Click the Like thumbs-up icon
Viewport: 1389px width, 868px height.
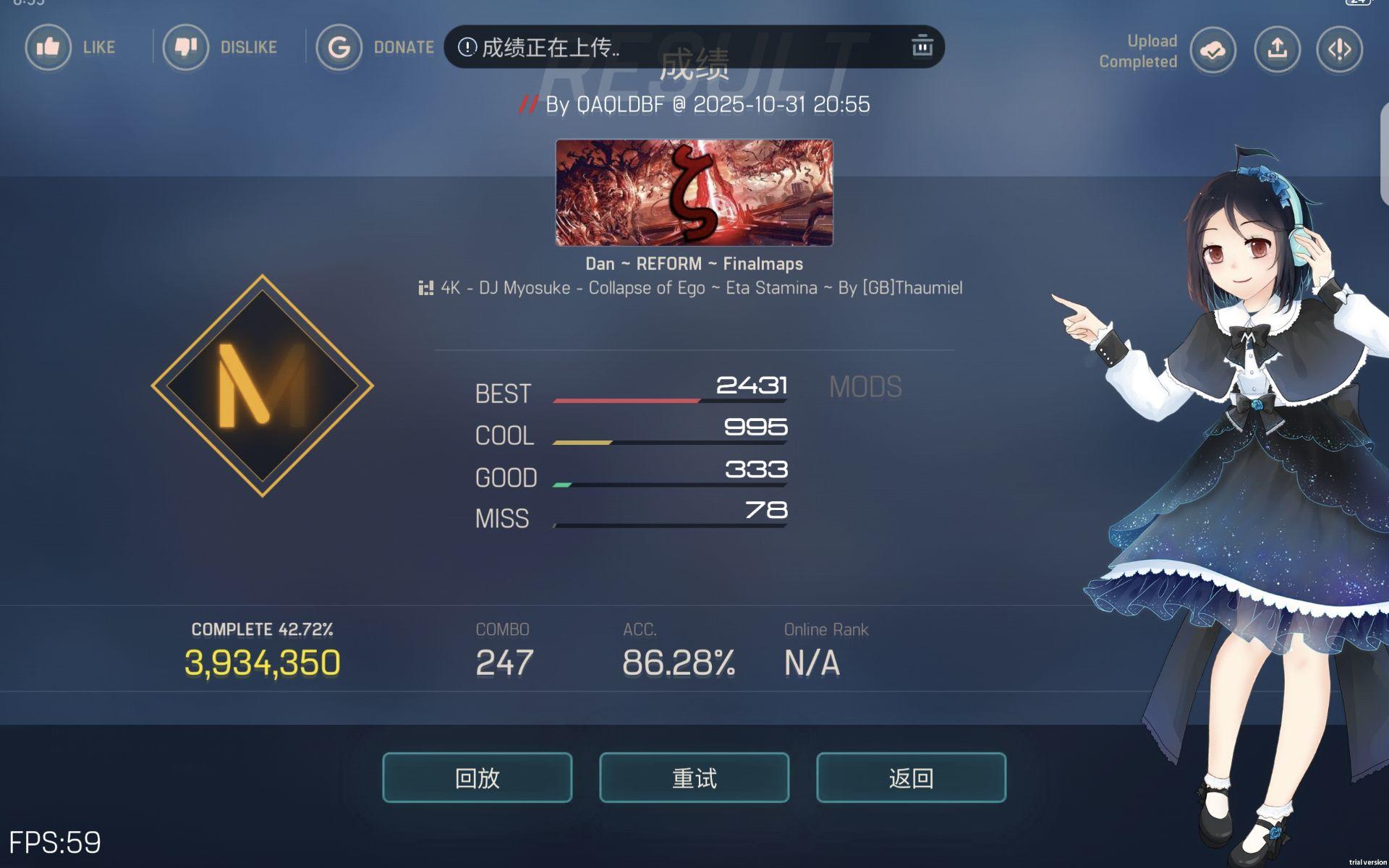(48, 47)
